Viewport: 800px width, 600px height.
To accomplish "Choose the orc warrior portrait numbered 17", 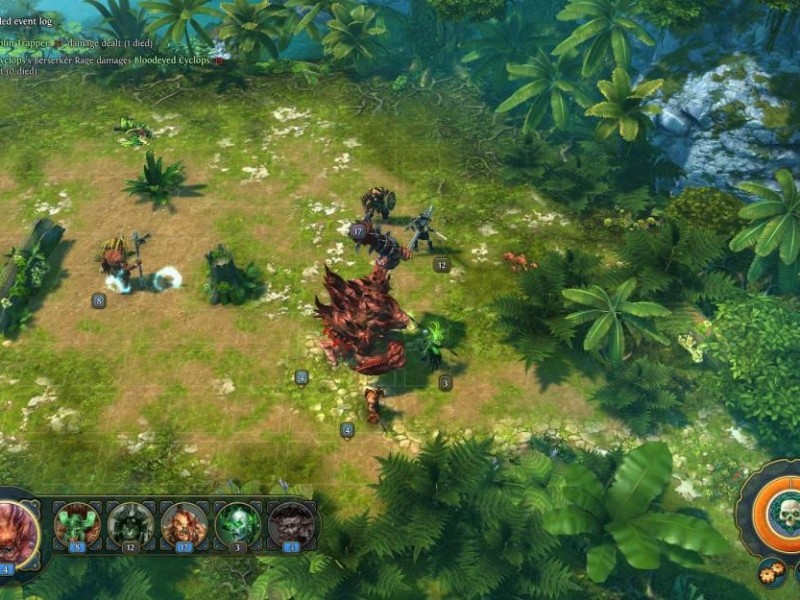I will 184,524.
